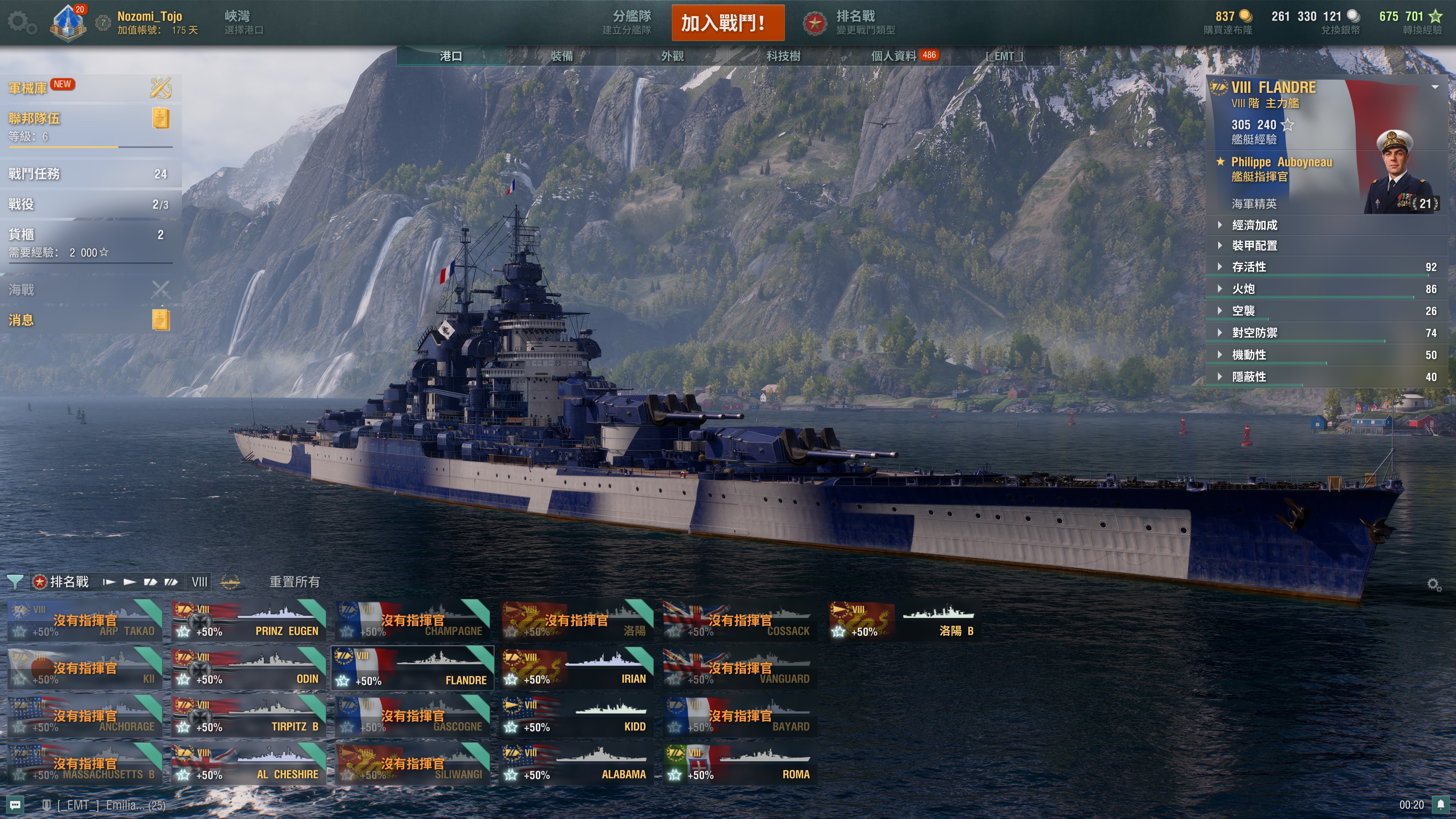Switch to the 外觀 exterior tab
1456x819 pixels.
(x=672, y=56)
